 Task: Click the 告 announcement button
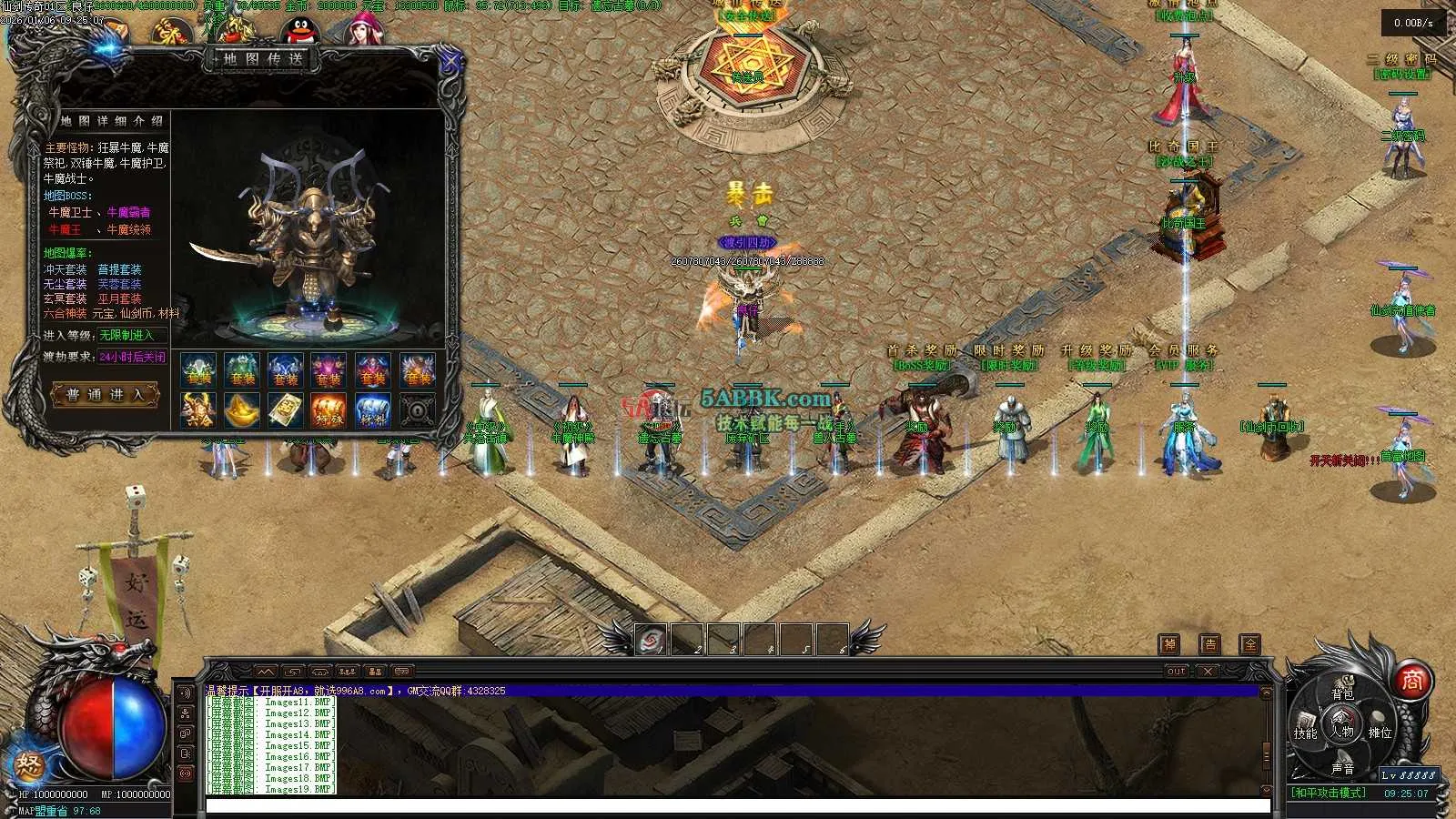pyautogui.click(x=1209, y=644)
